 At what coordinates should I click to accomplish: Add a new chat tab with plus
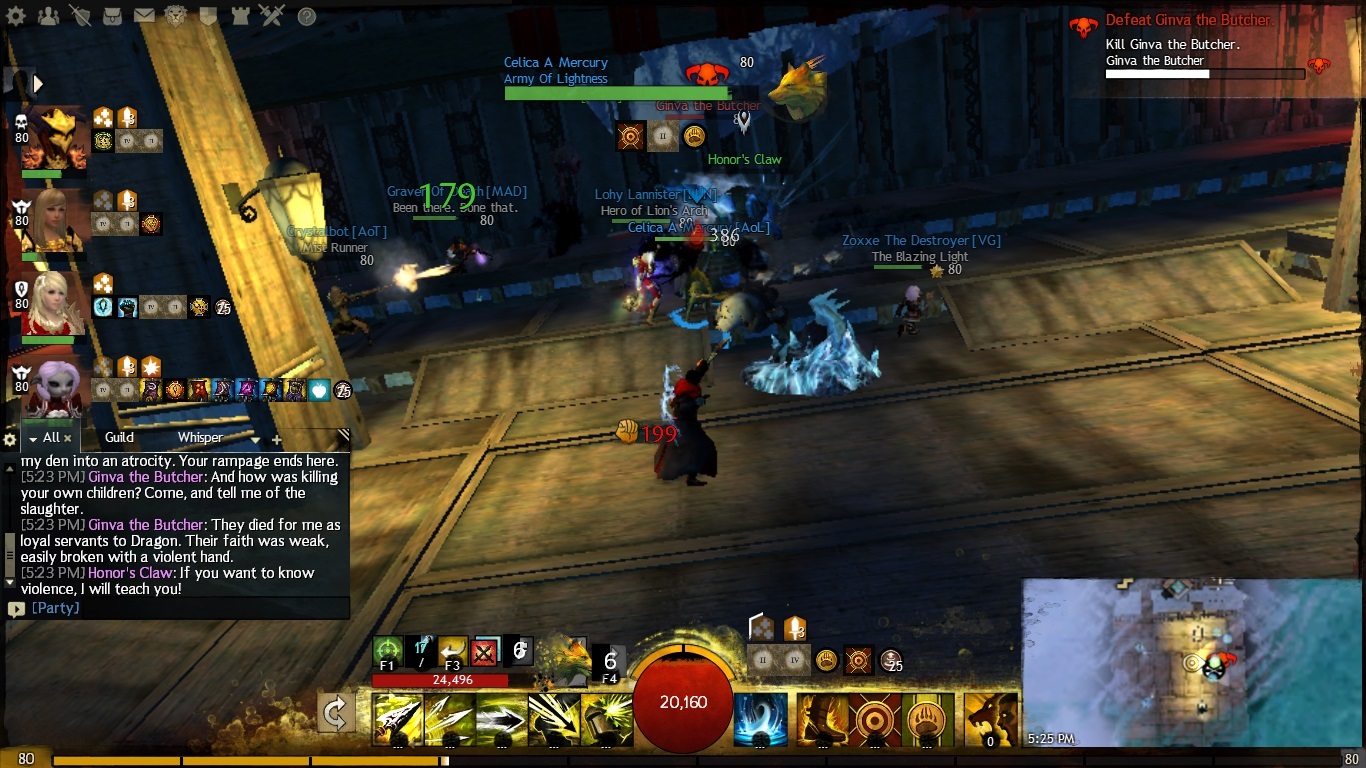277,439
